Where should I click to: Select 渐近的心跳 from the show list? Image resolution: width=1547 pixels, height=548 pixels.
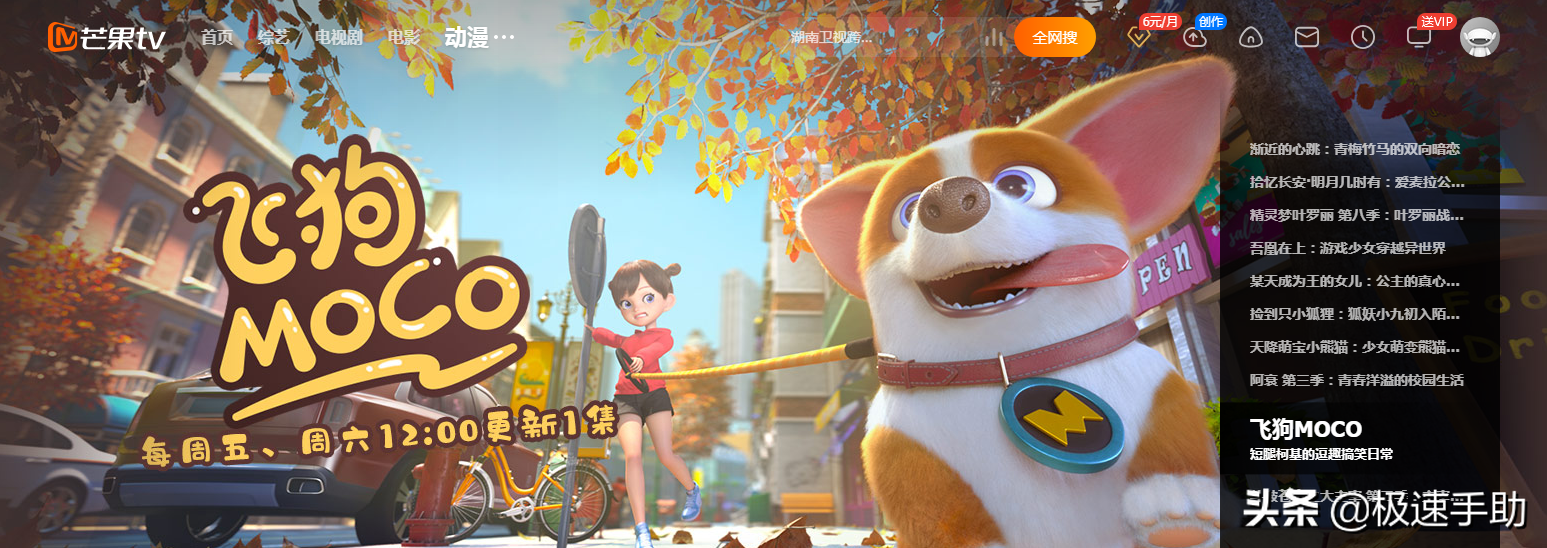[1355, 149]
